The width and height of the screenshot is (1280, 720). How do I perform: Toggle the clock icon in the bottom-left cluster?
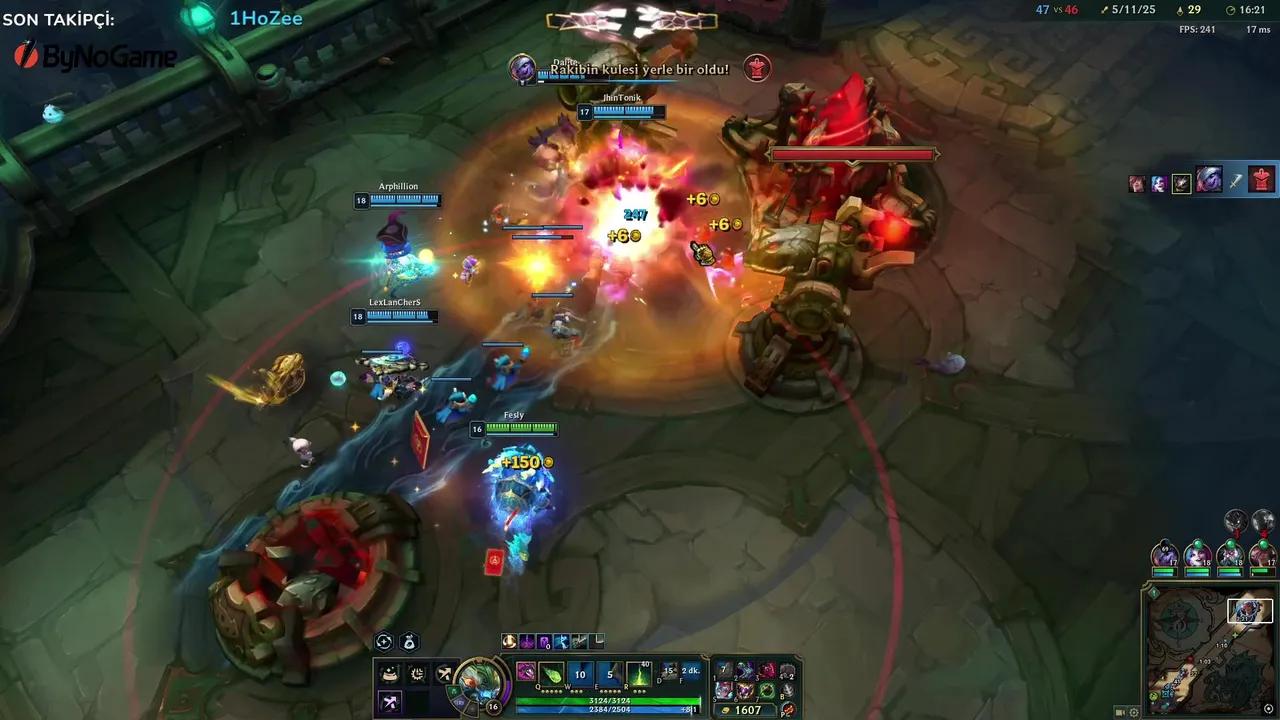[415, 673]
